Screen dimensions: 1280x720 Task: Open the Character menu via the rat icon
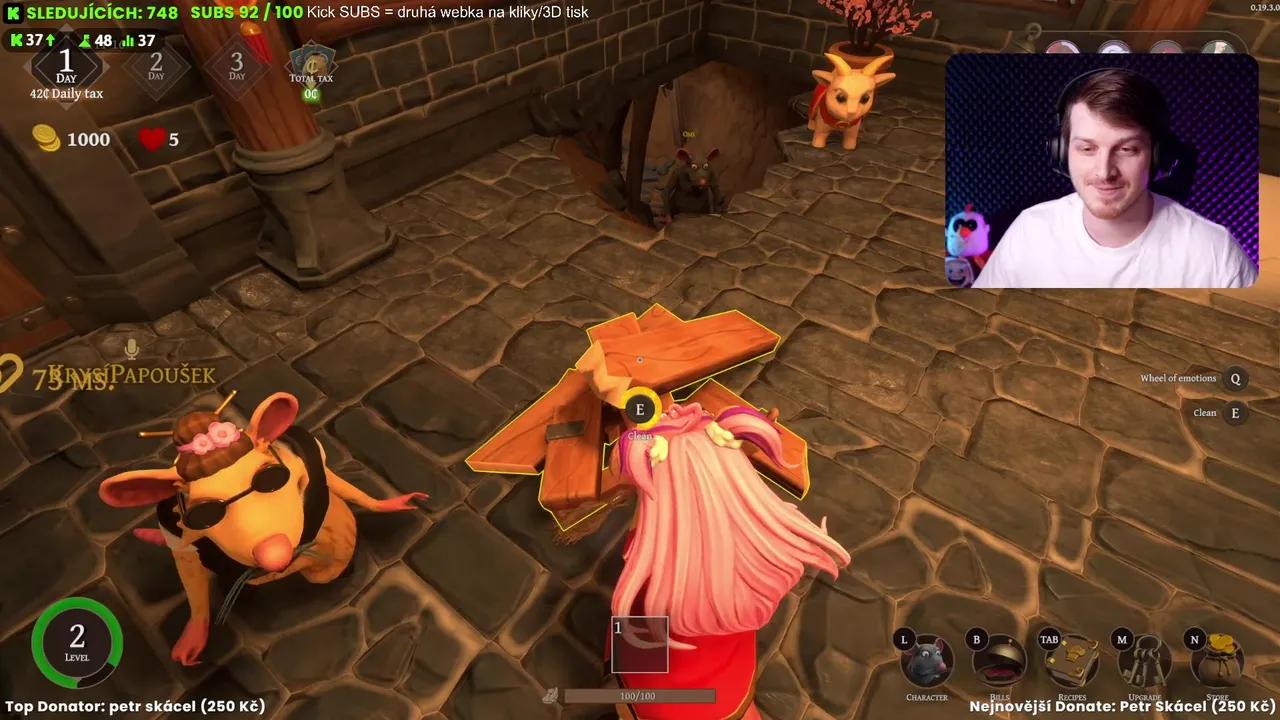(926, 660)
